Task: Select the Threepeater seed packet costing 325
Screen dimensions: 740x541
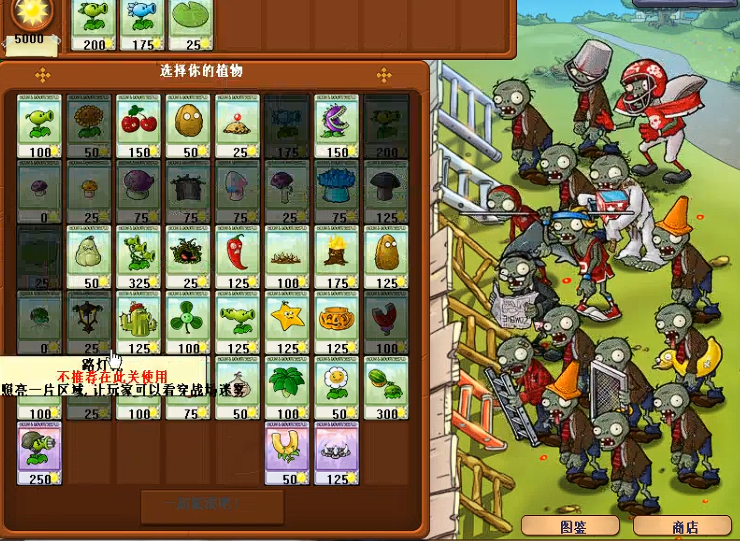Action: click(x=139, y=257)
